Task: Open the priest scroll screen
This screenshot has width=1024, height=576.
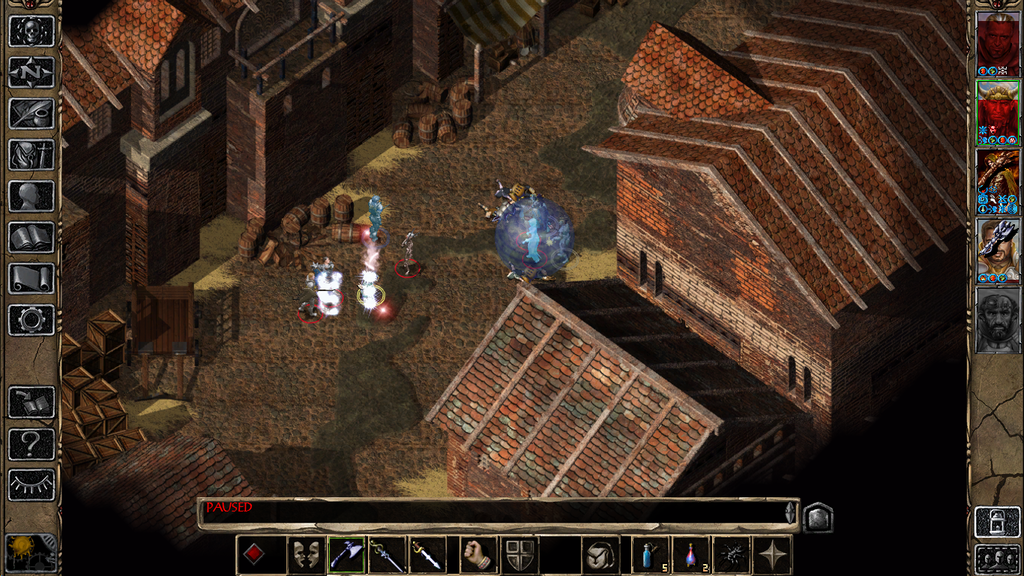Action: click(x=31, y=278)
